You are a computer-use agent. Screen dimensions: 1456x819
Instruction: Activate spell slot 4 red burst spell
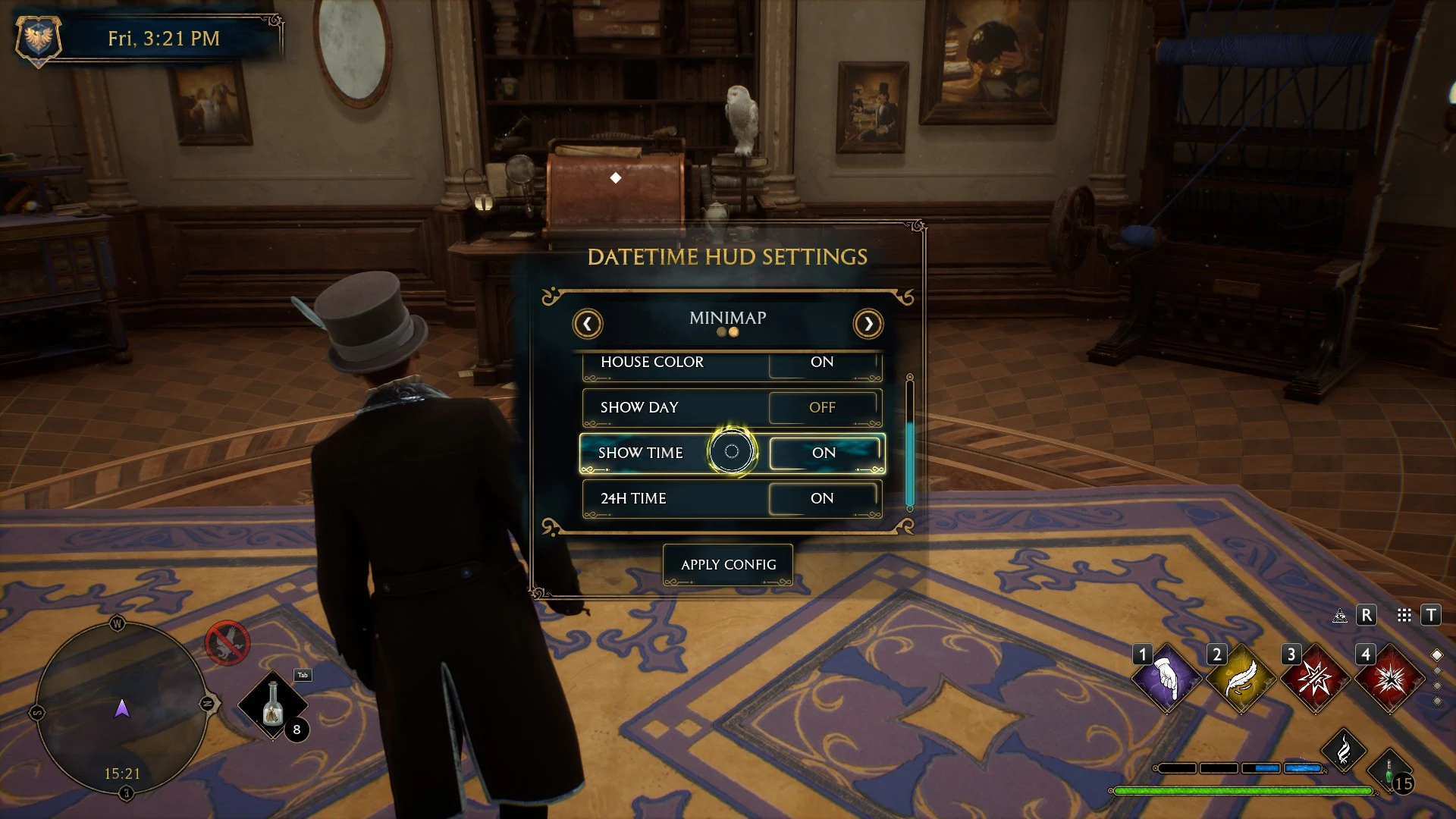1389,678
